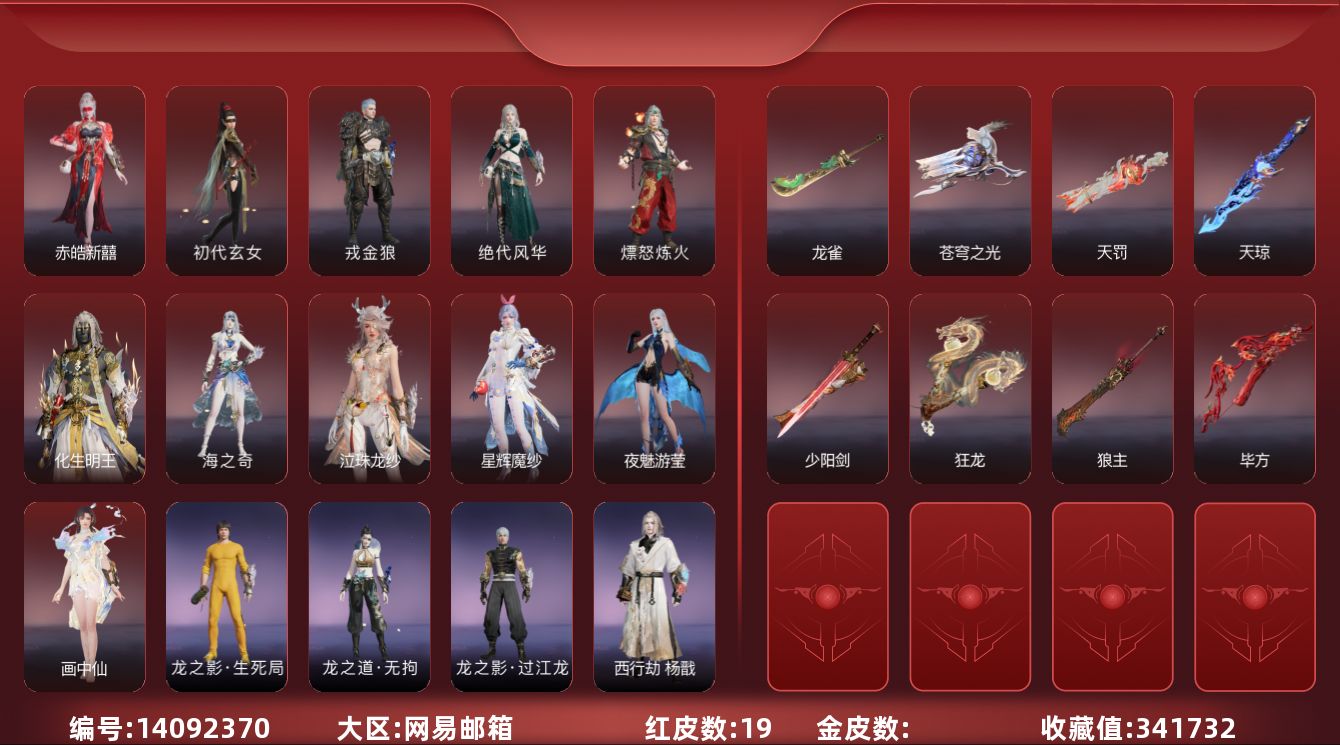Select the 绝代风华 skin card
Screen dimensions: 1340x745
512,180
